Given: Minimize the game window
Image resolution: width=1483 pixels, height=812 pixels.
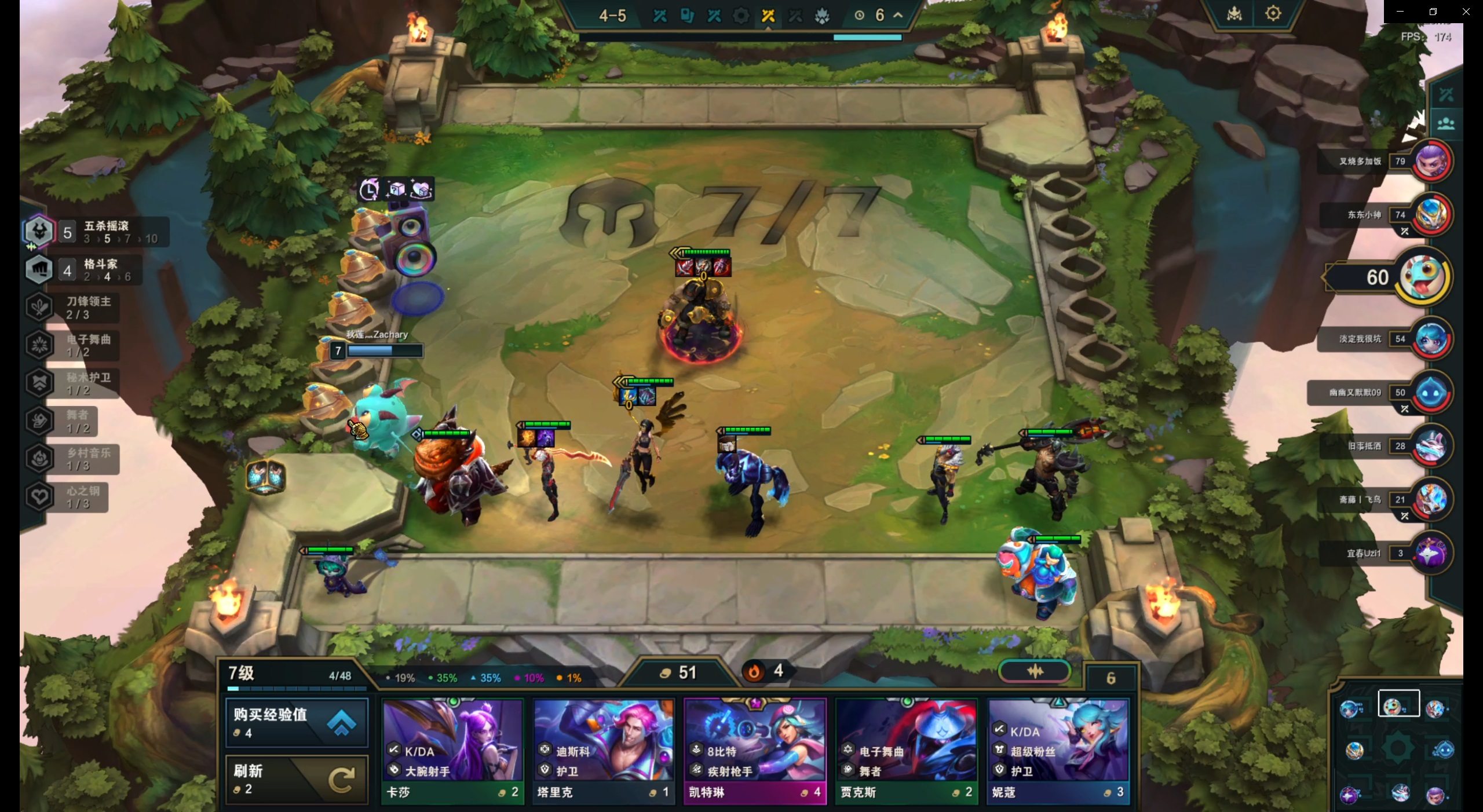Looking at the screenshot, I should point(1400,12).
